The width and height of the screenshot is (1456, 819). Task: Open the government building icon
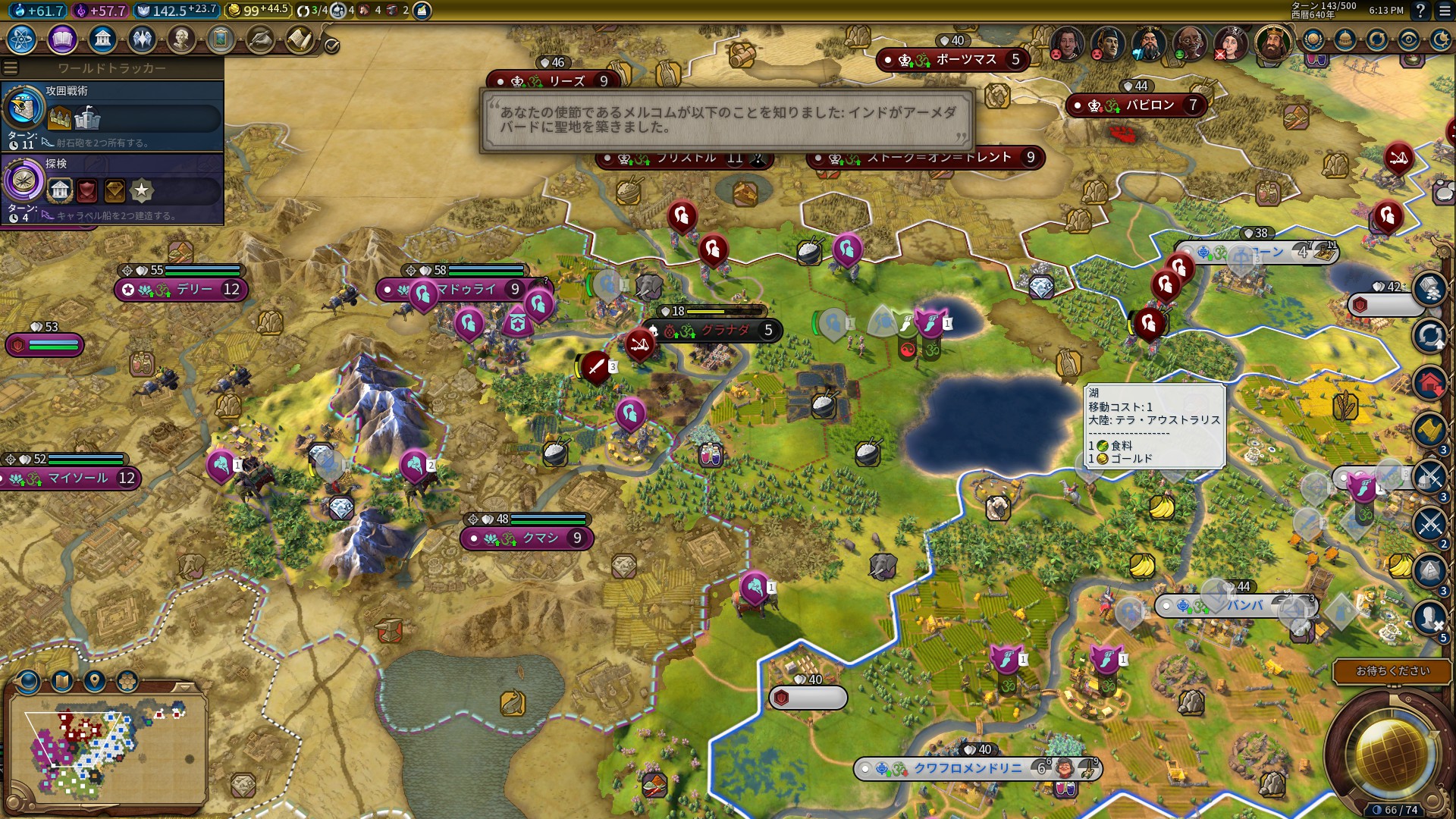click(102, 39)
